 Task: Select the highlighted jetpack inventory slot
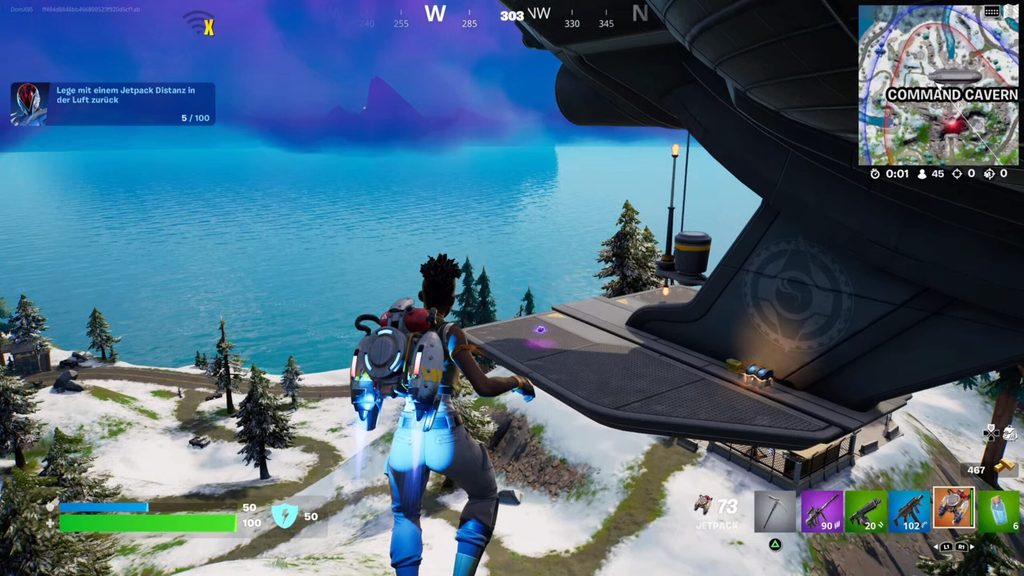[x=954, y=508]
